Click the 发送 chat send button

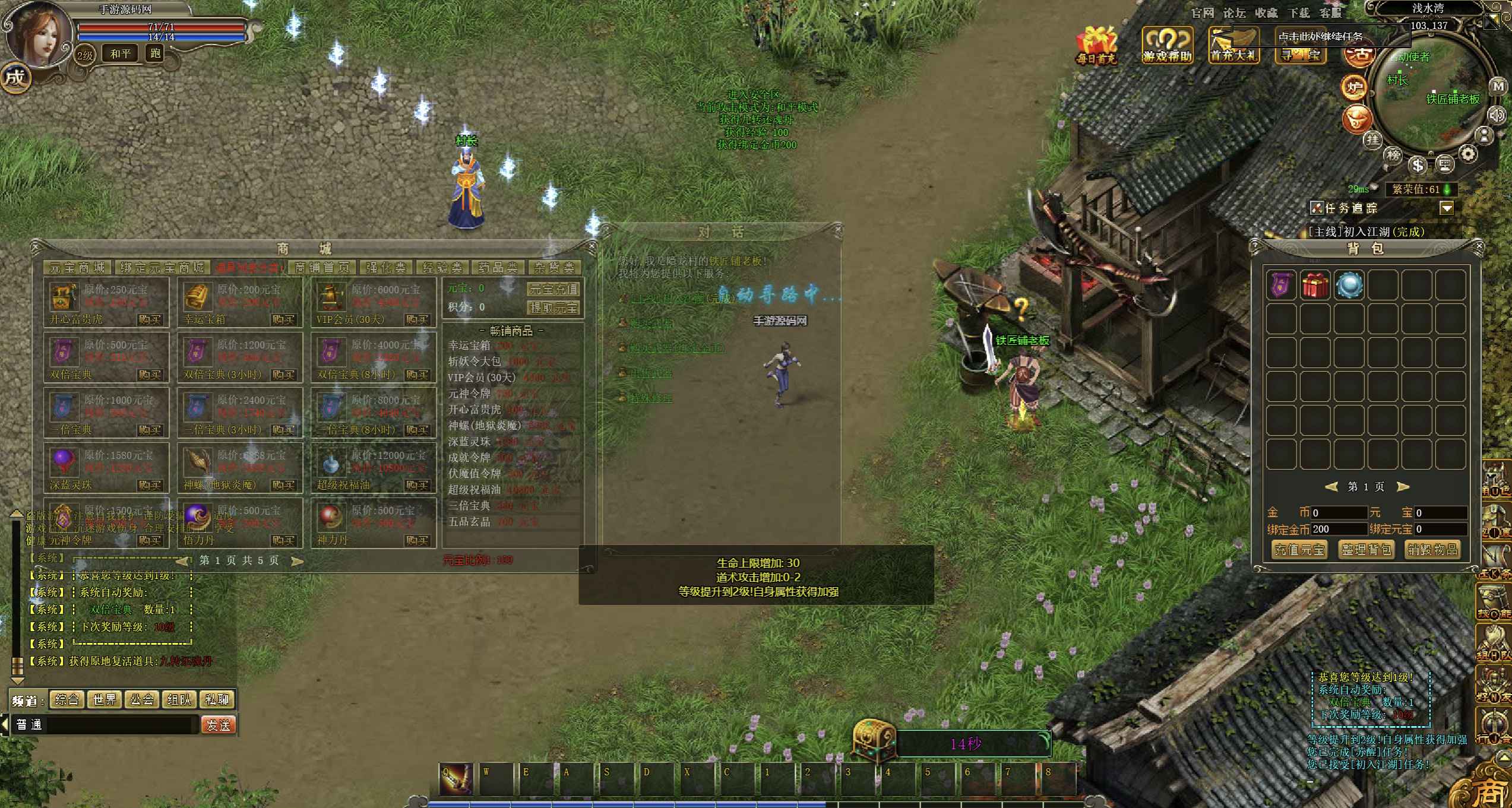pyautogui.click(x=219, y=725)
